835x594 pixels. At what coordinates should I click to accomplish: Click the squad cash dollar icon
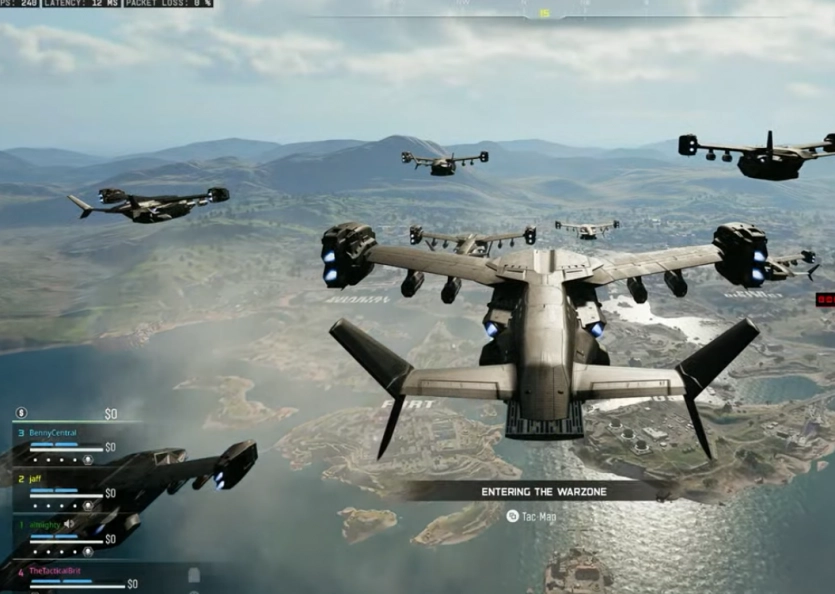pos(21,412)
